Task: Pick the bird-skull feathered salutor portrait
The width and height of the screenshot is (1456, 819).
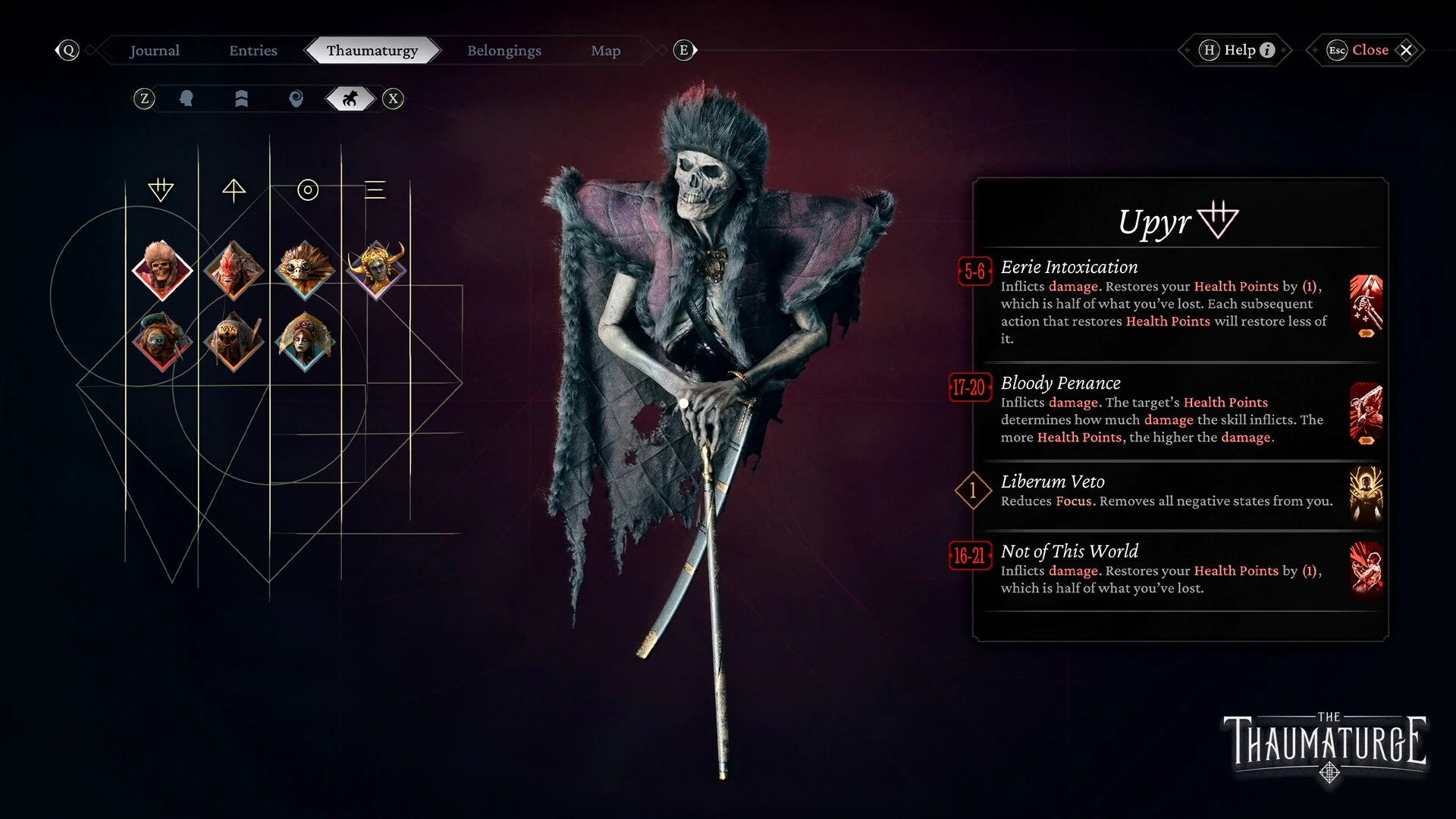Action: coord(305,270)
